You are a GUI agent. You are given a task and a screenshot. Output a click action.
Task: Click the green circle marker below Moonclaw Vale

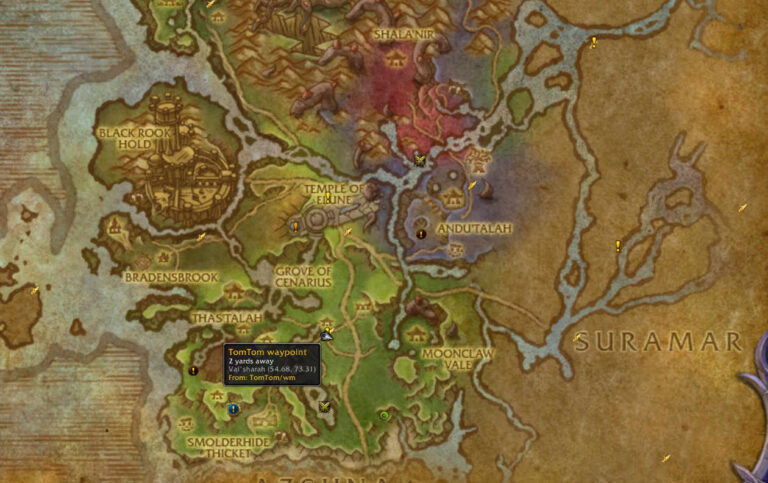pyautogui.click(x=384, y=415)
